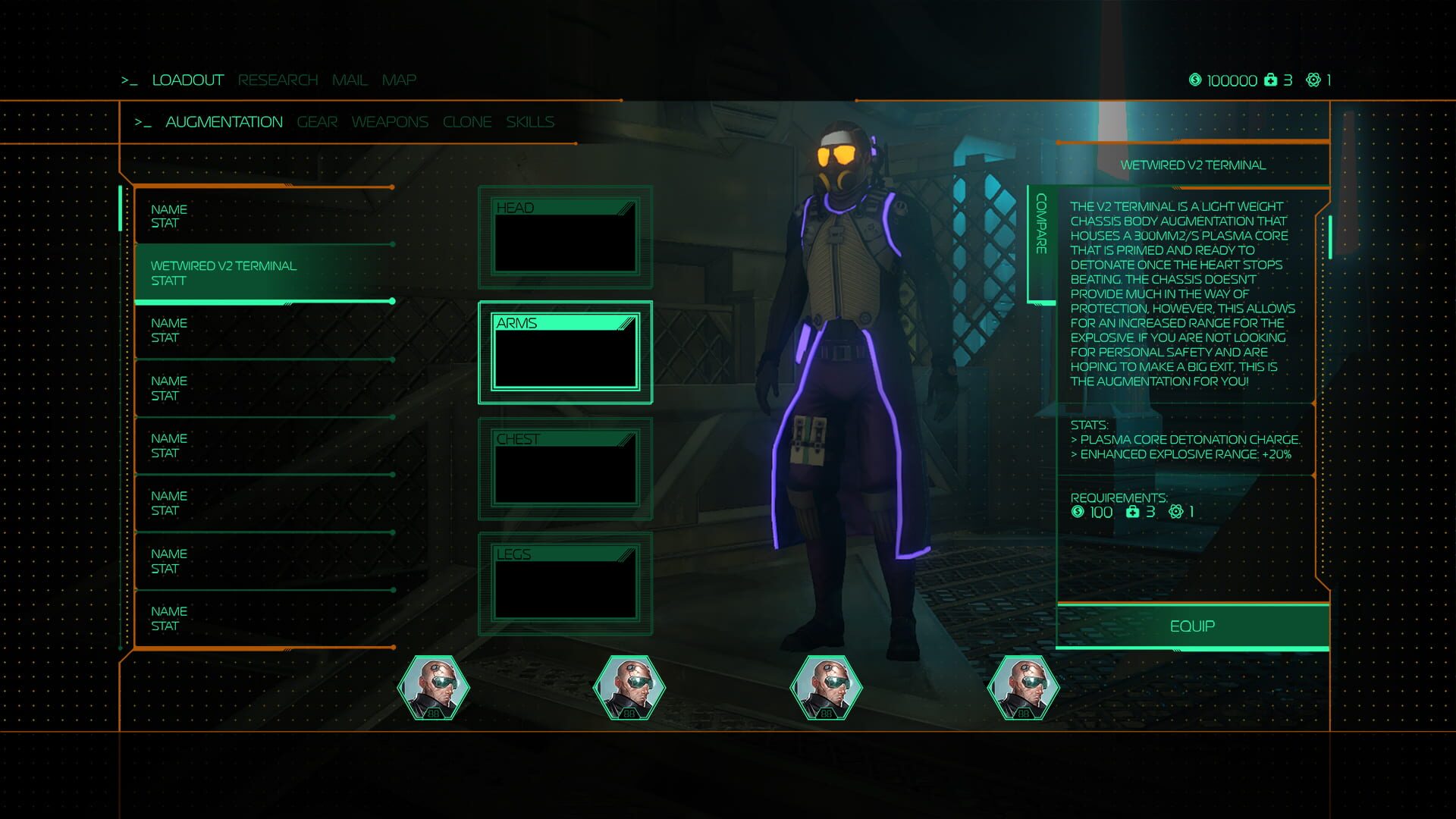Screen dimensions: 1456x819
Task: Click the atom resource icon in the top bar
Action: (x=1313, y=79)
